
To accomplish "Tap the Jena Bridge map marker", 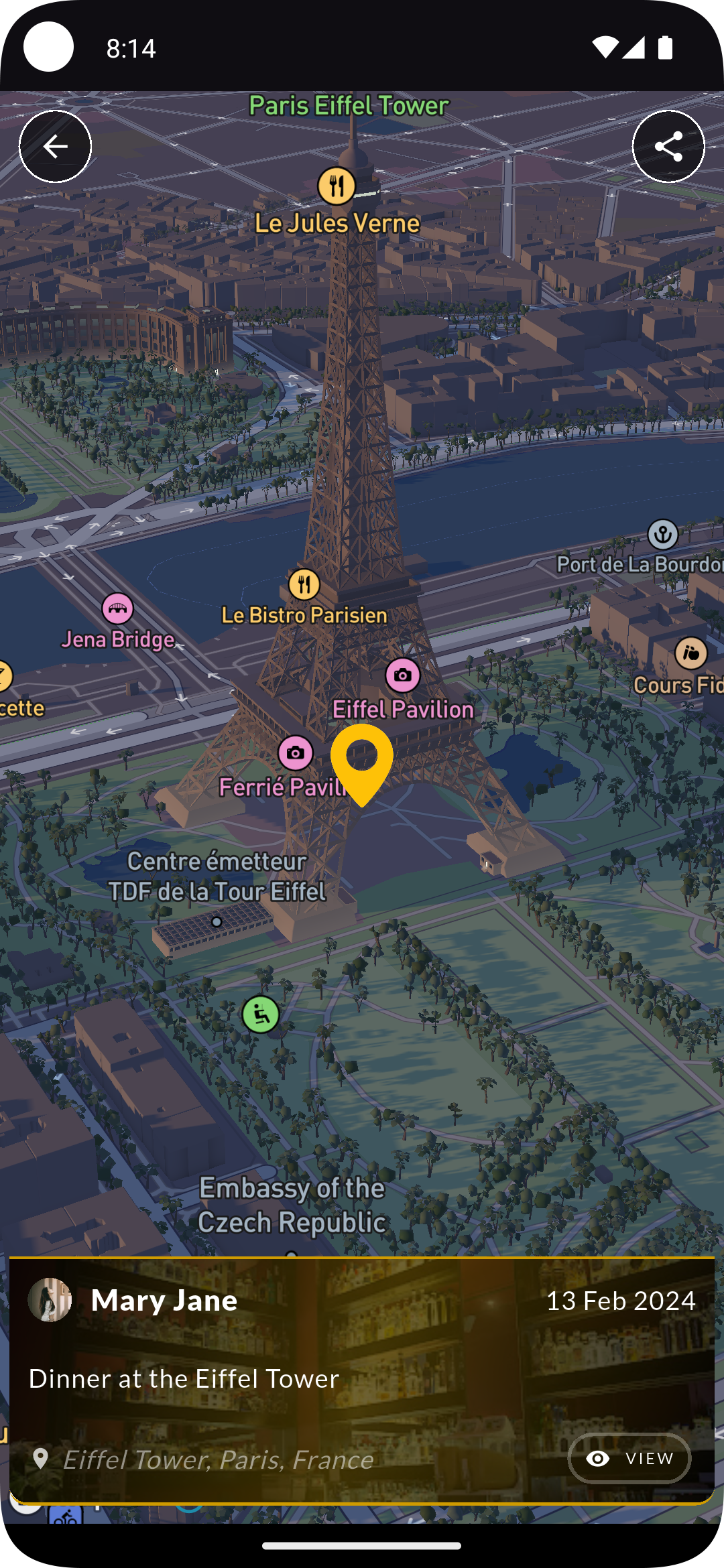I will 118,609.
